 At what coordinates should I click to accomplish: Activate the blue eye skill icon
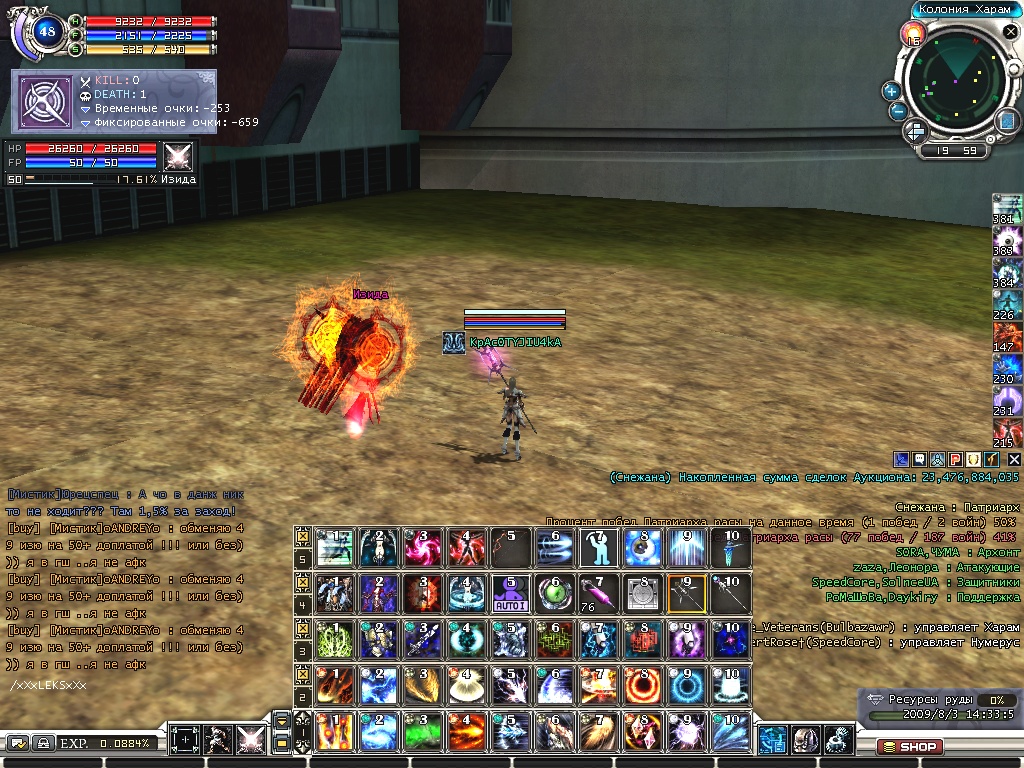[642, 547]
